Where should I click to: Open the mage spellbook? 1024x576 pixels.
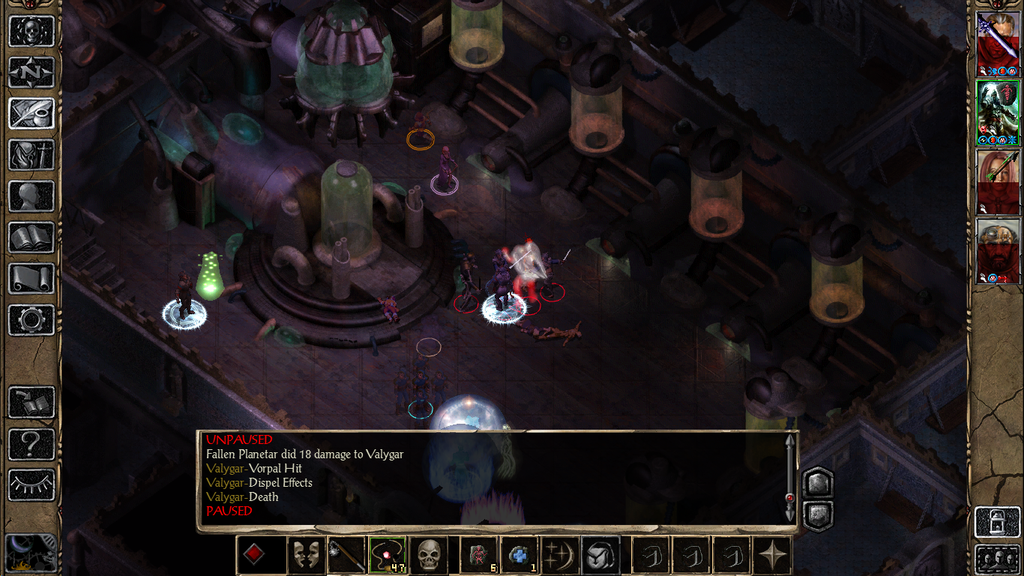pos(31,237)
